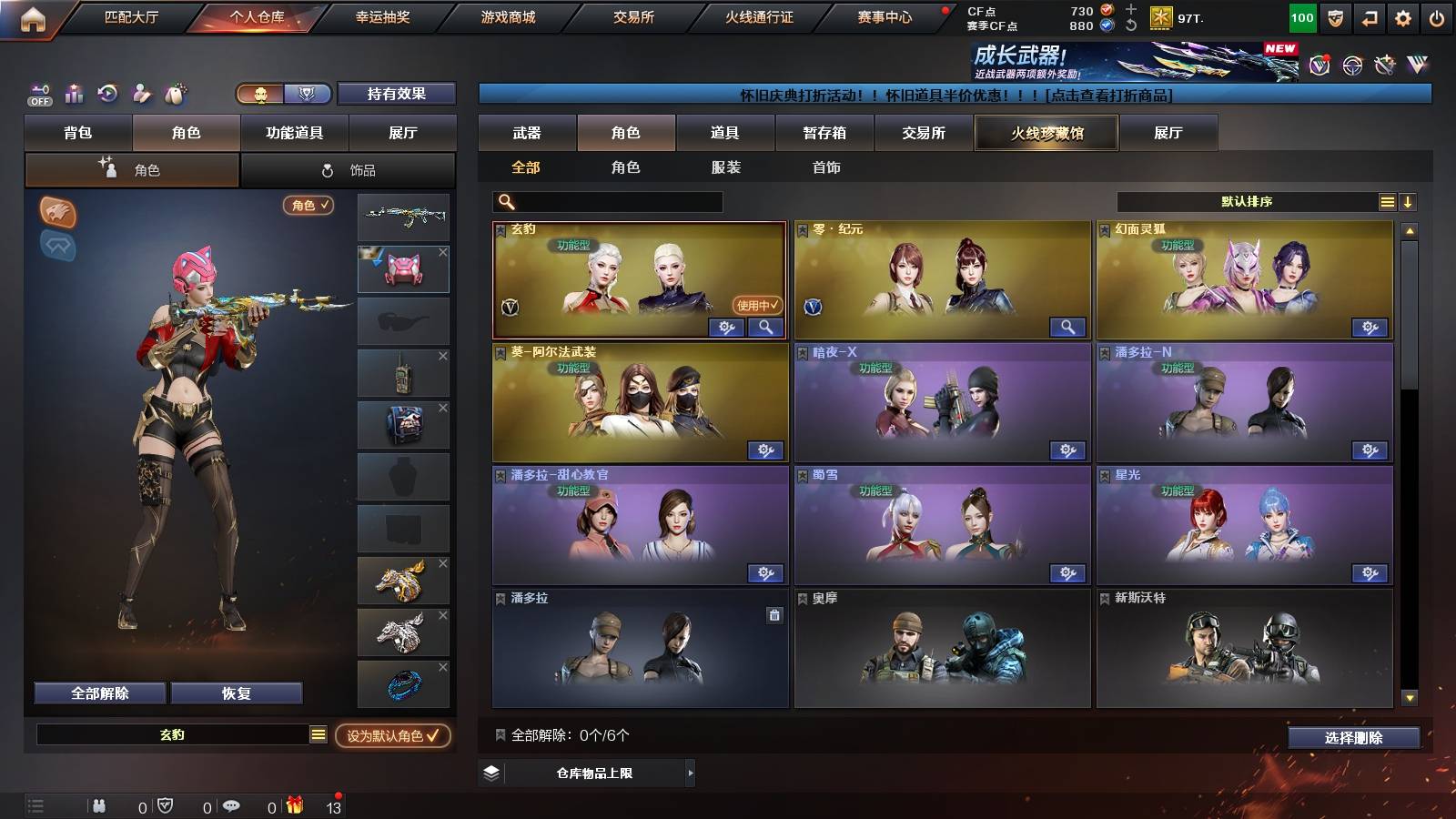Image resolution: width=1456 pixels, height=819 pixels.
Task: Open the 幸运抽奖 menu at the top
Action: [x=381, y=15]
